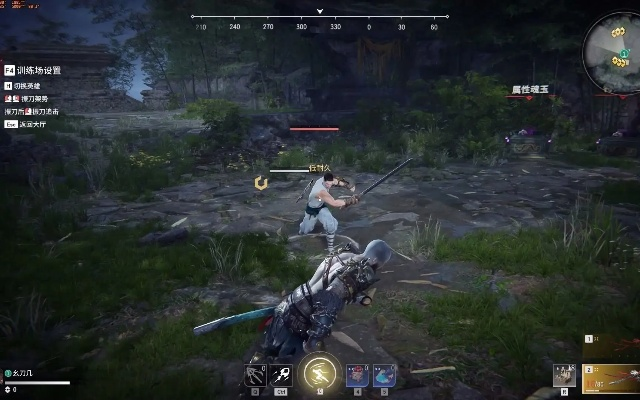Select the red consumable item slot
The width and height of the screenshot is (640, 400).
(358, 376)
